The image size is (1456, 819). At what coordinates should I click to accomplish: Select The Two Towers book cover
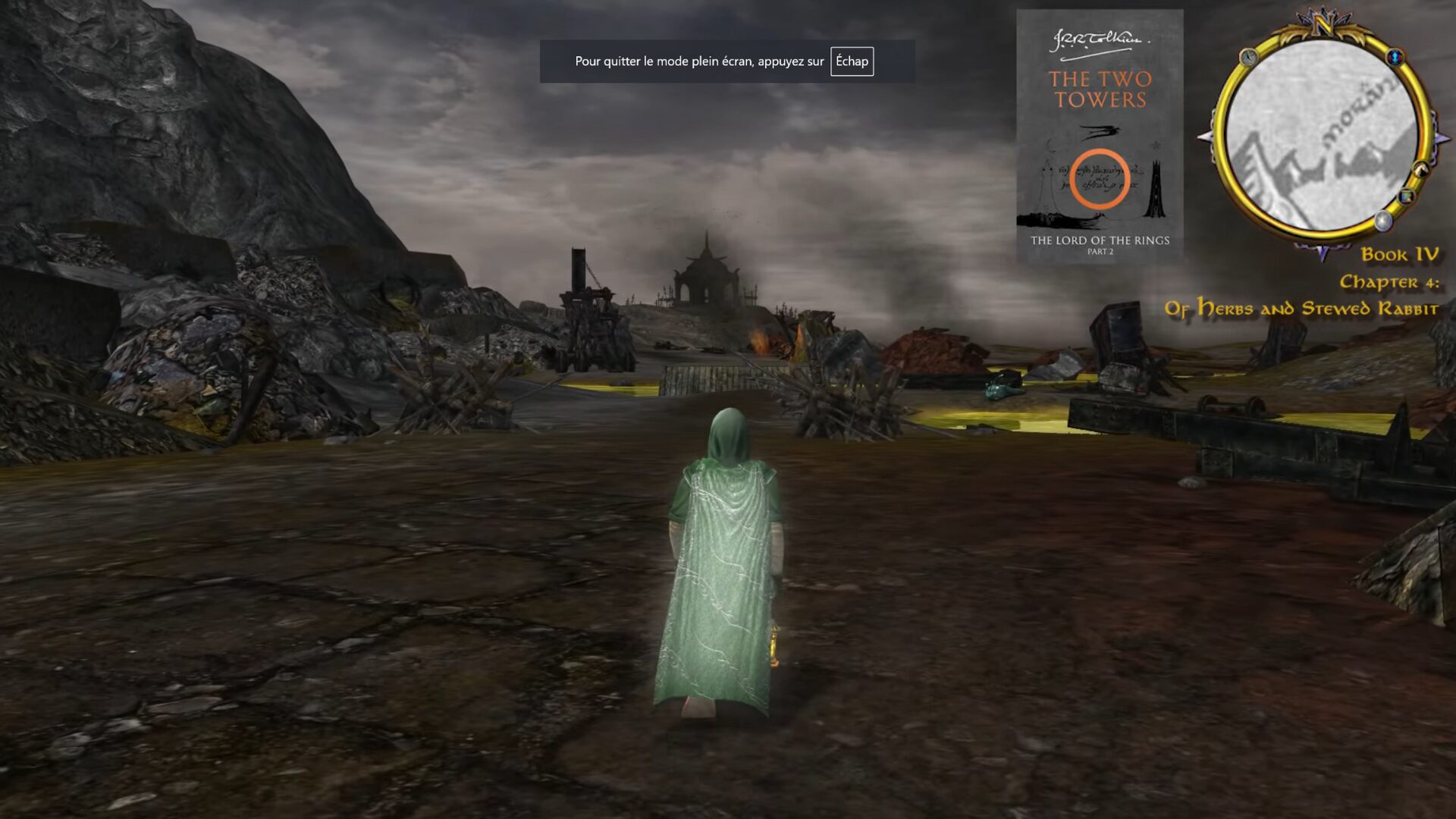[x=1100, y=136]
